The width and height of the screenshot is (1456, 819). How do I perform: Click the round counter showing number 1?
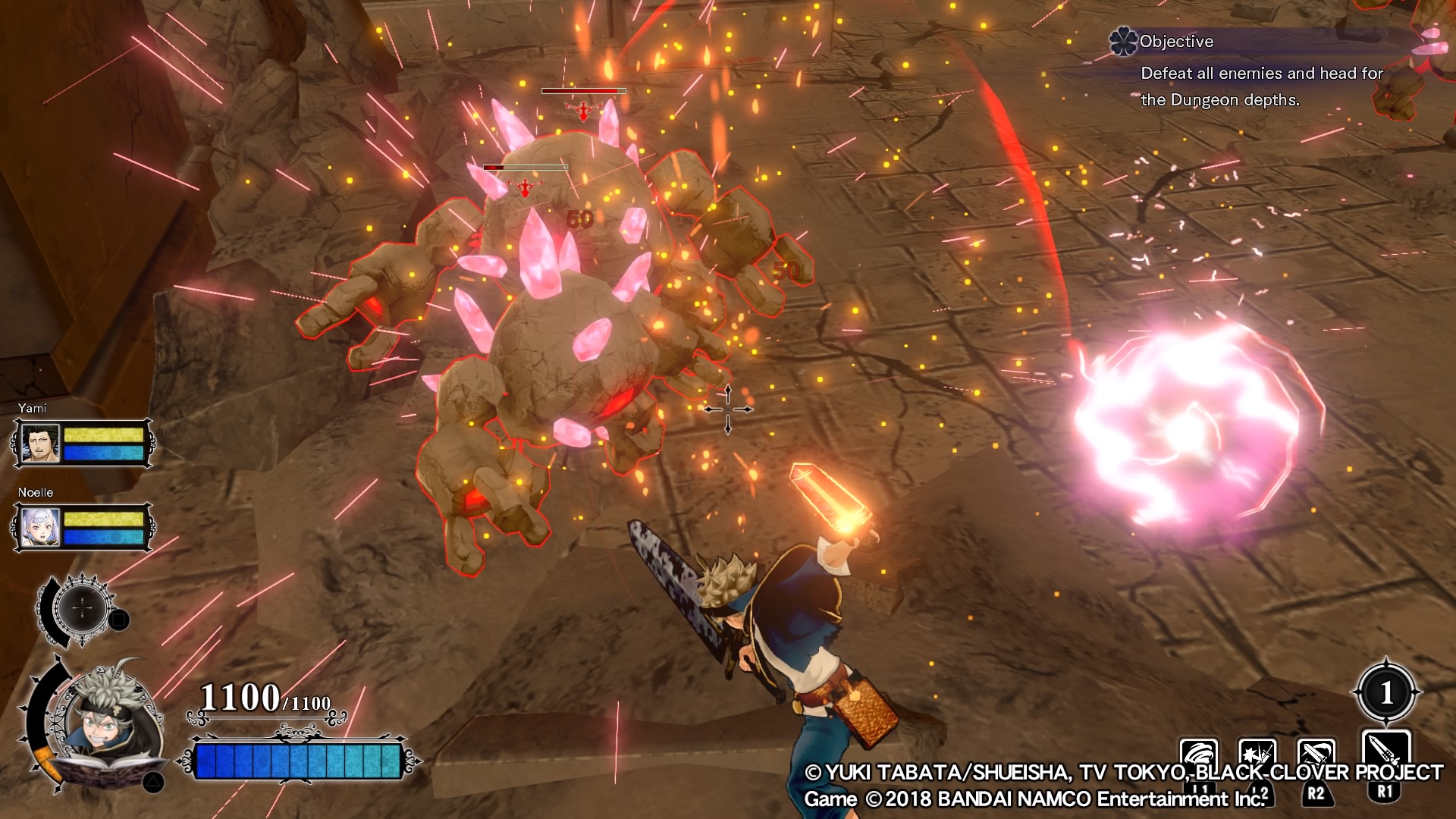pyautogui.click(x=1386, y=692)
